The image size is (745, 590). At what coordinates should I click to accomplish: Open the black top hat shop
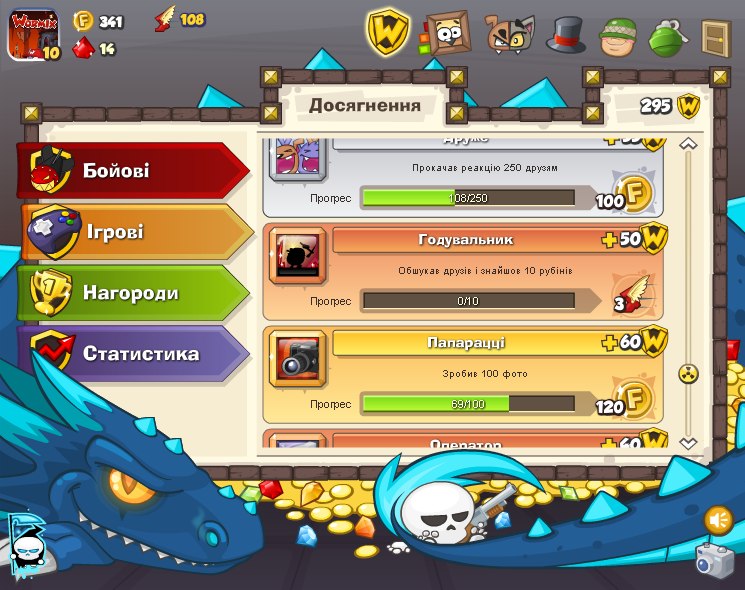tap(565, 35)
